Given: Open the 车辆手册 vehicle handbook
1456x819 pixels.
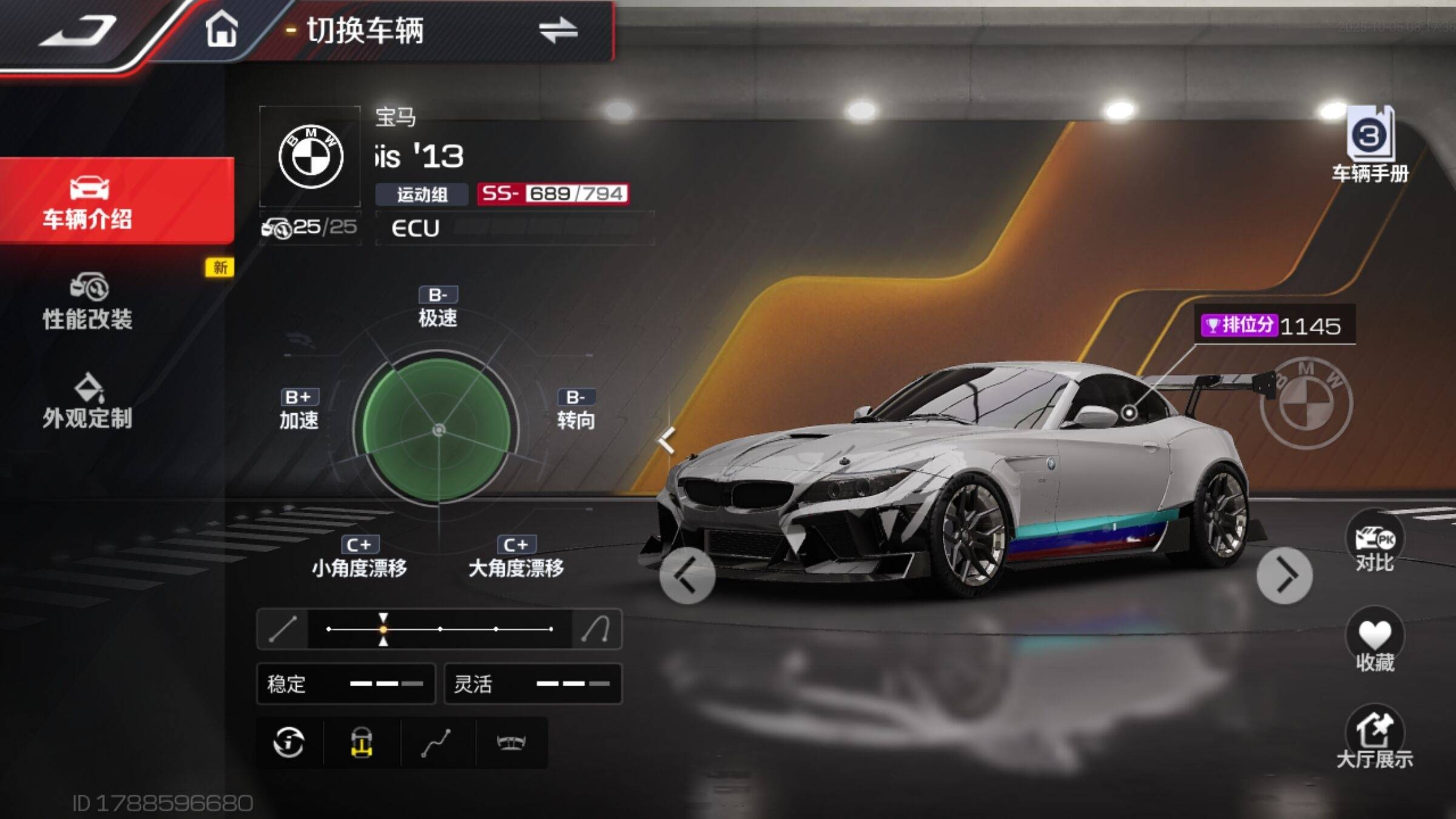Looking at the screenshot, I should (x=1370, y=146).
